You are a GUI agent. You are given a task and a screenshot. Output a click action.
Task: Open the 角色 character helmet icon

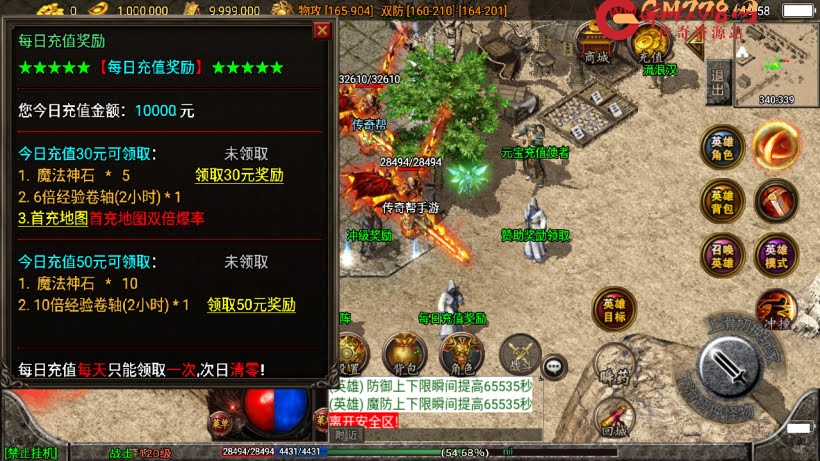pyautogui.click(x=462, y=354)
